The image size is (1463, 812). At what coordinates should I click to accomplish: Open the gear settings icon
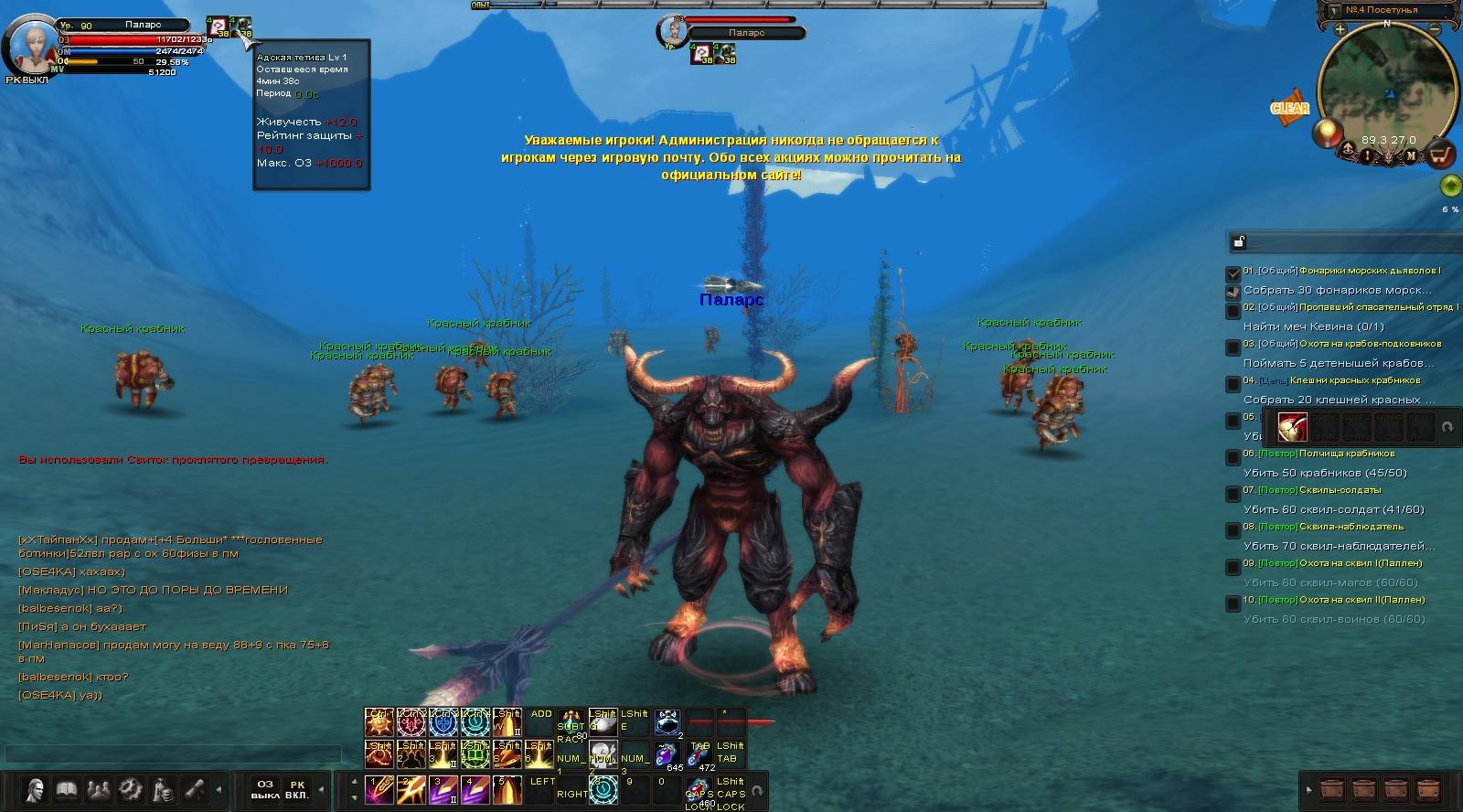(130, 789)
